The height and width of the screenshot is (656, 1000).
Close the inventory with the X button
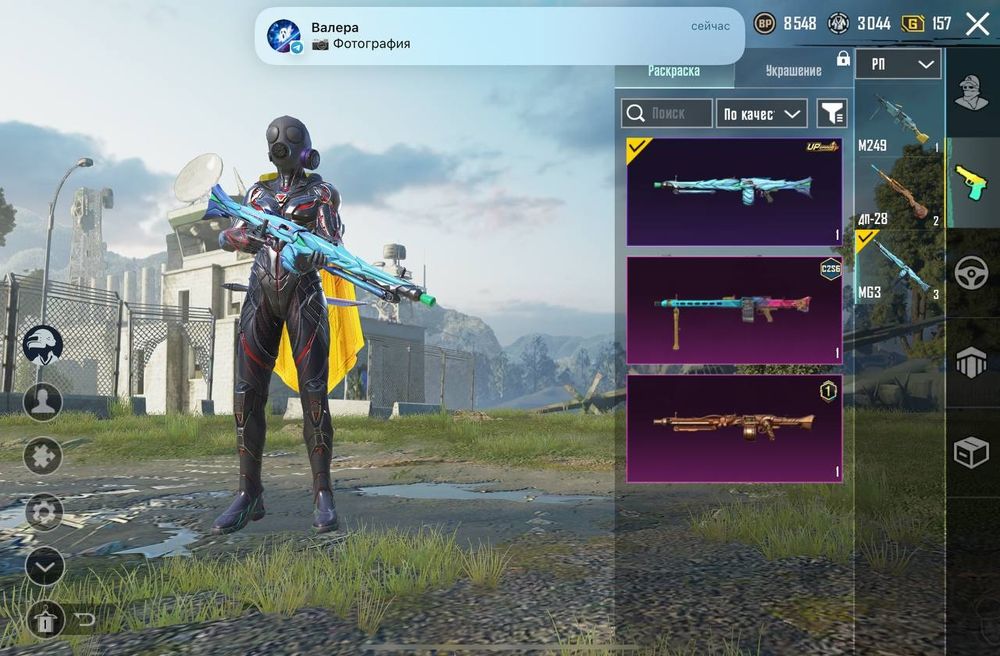(977, 25)
